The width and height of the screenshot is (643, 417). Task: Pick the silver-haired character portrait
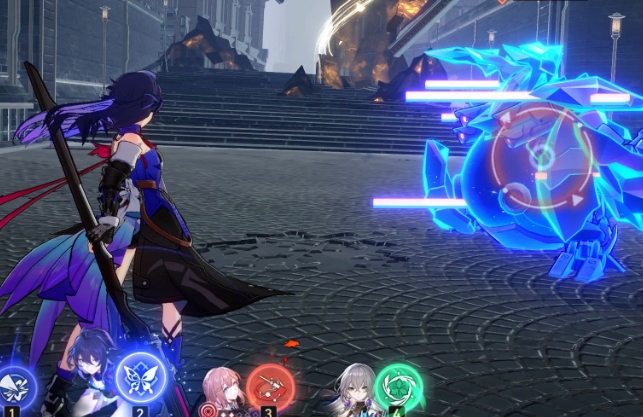pyautogui.click(x=350, y=391)
